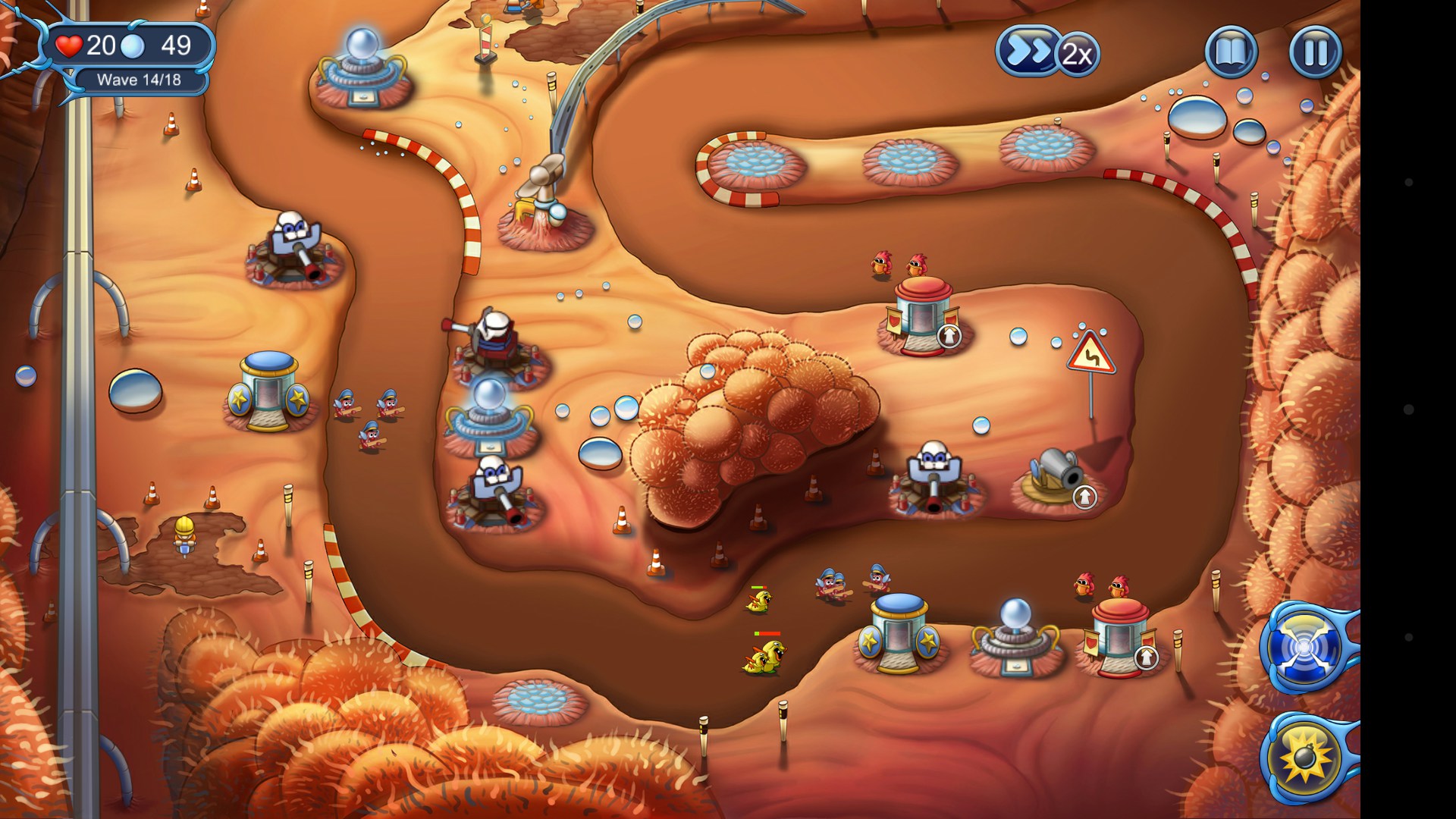Screen dimensions: 1456x819
Task: Open the encyclopedia book
Action: pos(1231,52)
